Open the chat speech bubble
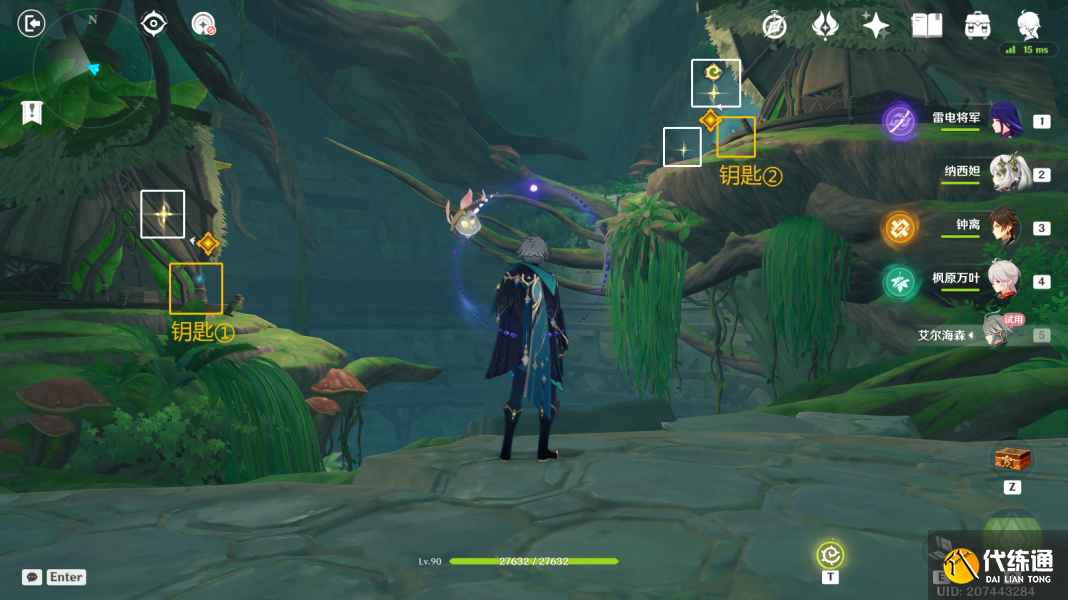Screen dimensions: 1068x600 [x=32, y=577]
